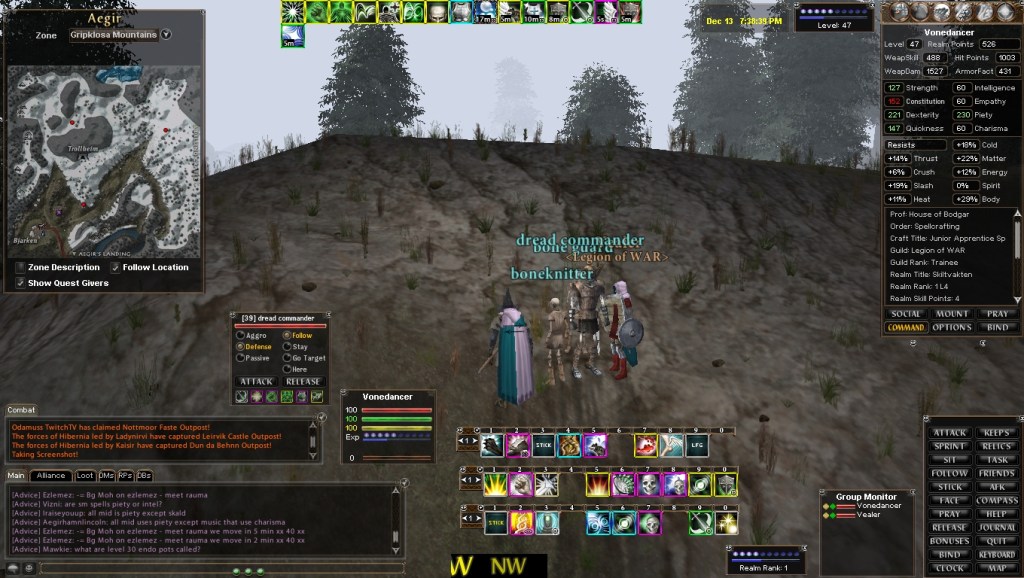Order the pet to attack with the pet window button
The width and height of the screenshot is (1024, 578).
point(256,381)
